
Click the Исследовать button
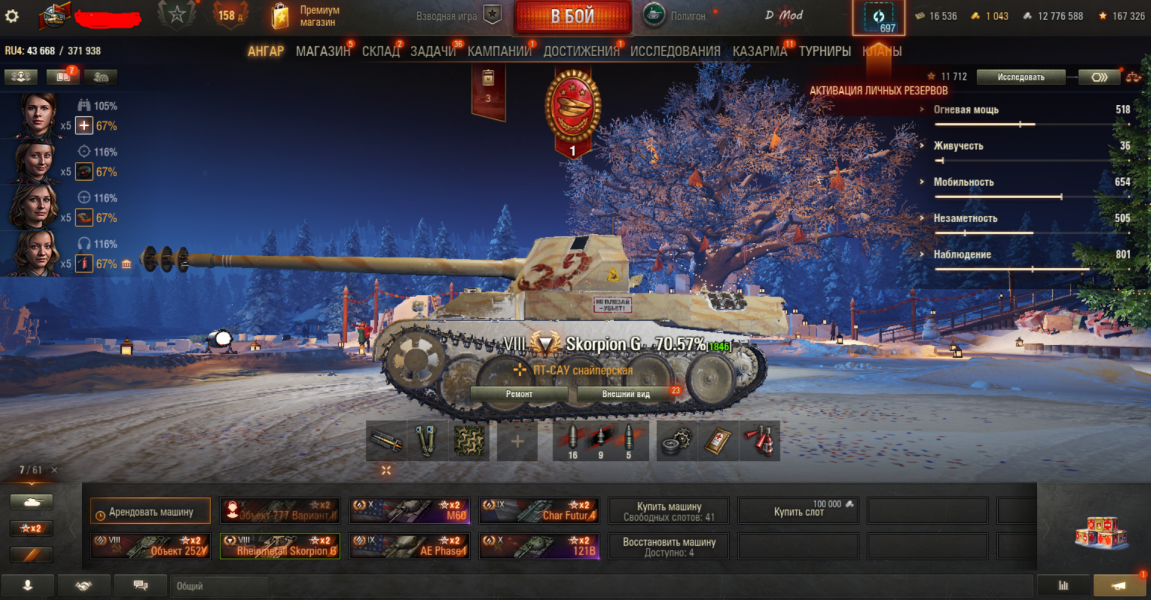tap(1020, 77)
